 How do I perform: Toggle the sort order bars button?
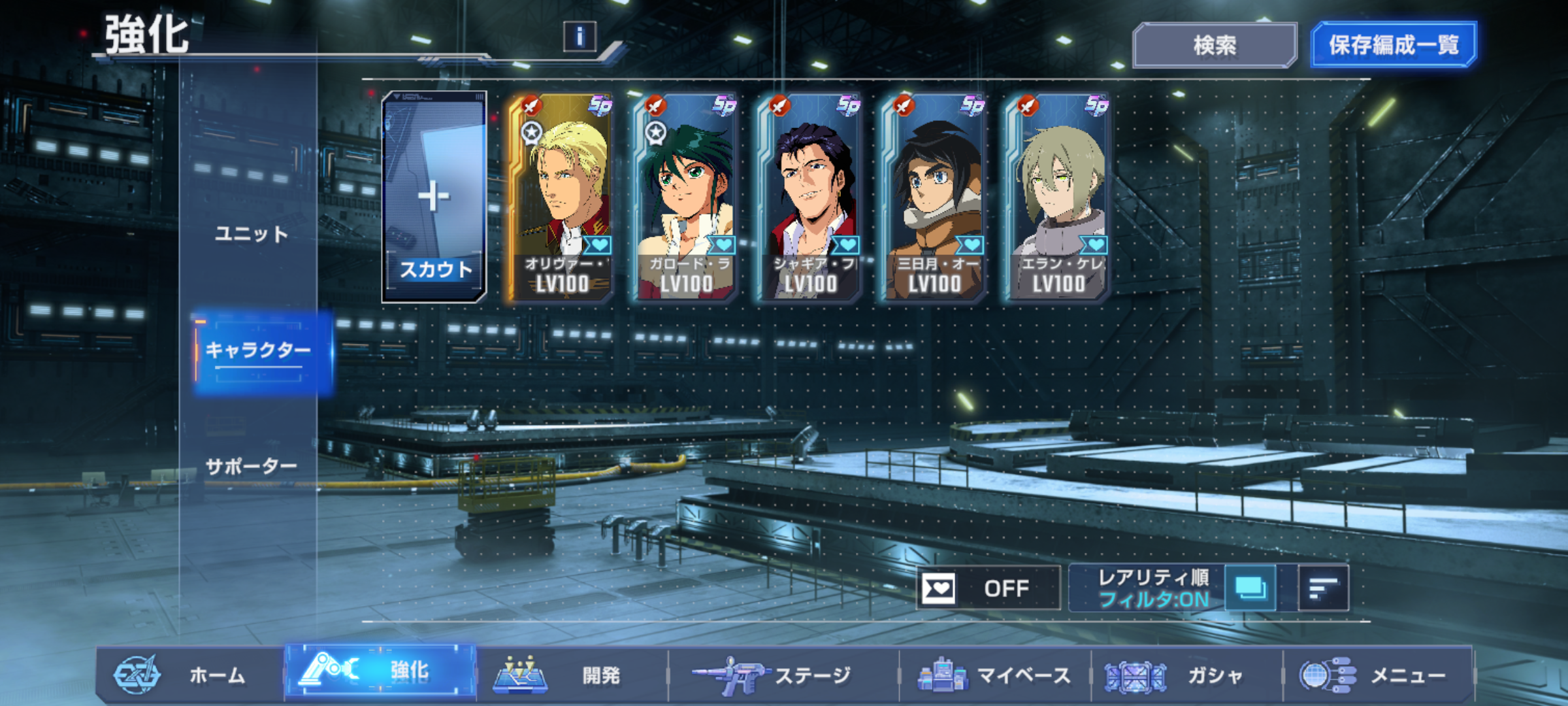tap(1323, 588)
